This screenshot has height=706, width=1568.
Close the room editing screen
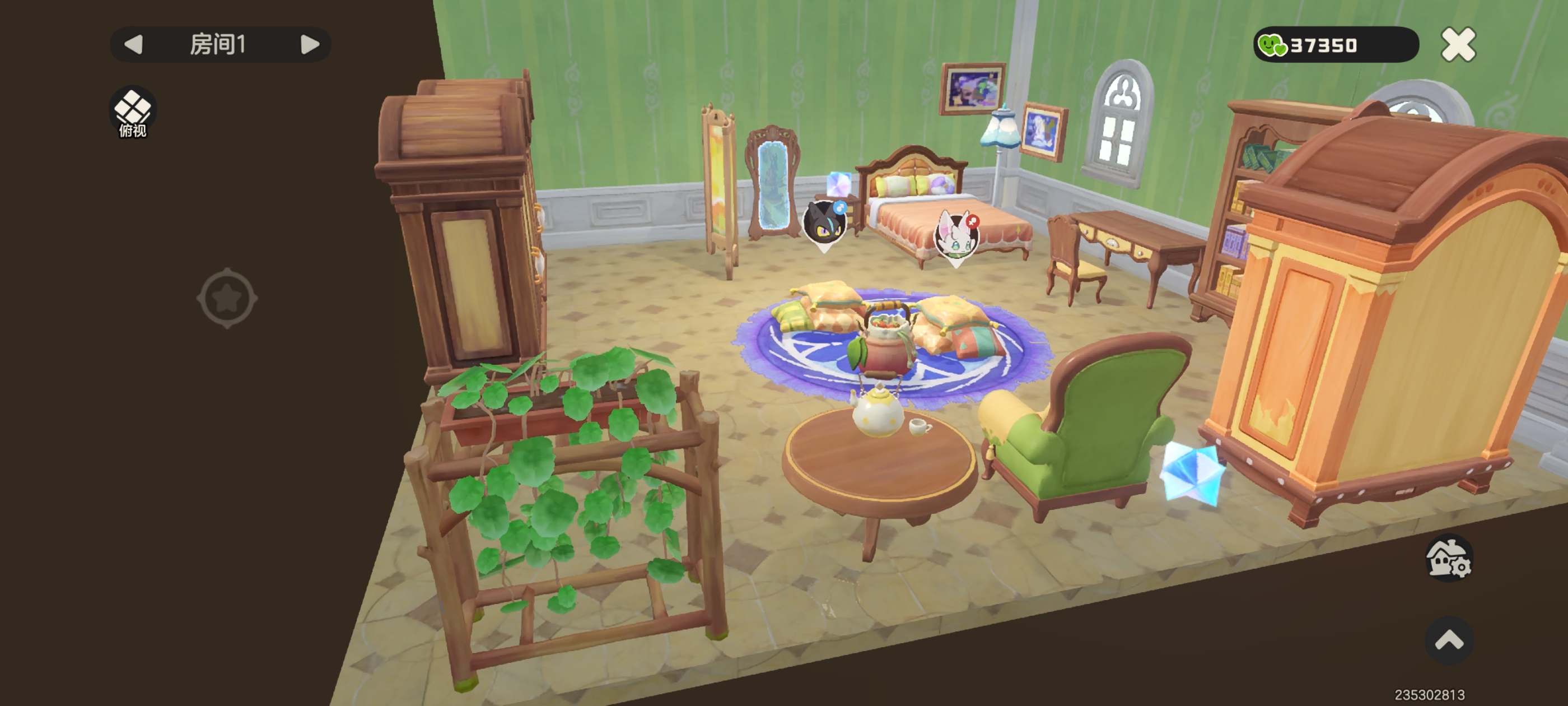point(1458,45)
